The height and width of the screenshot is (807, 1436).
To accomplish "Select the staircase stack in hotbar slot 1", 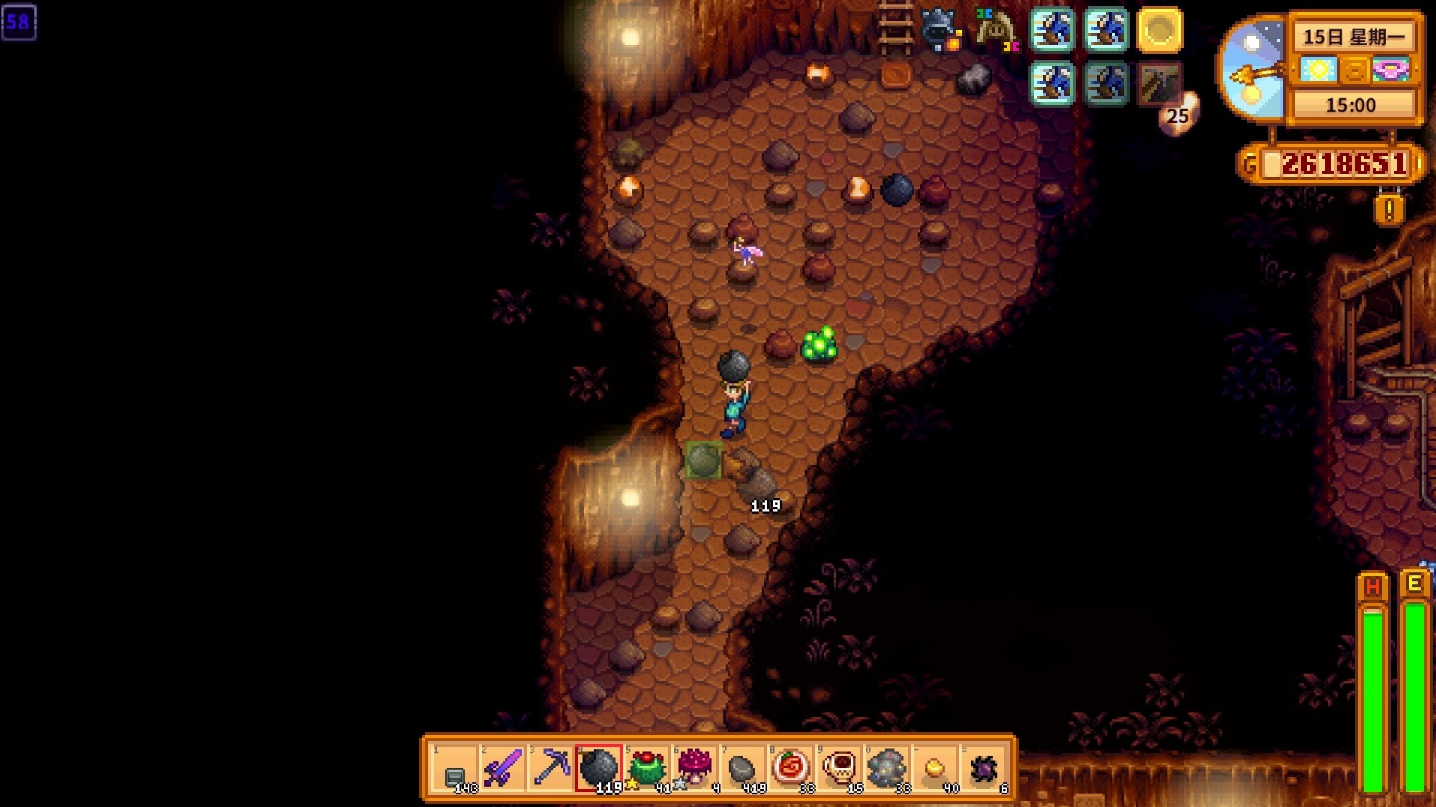I will click(455, 768).
